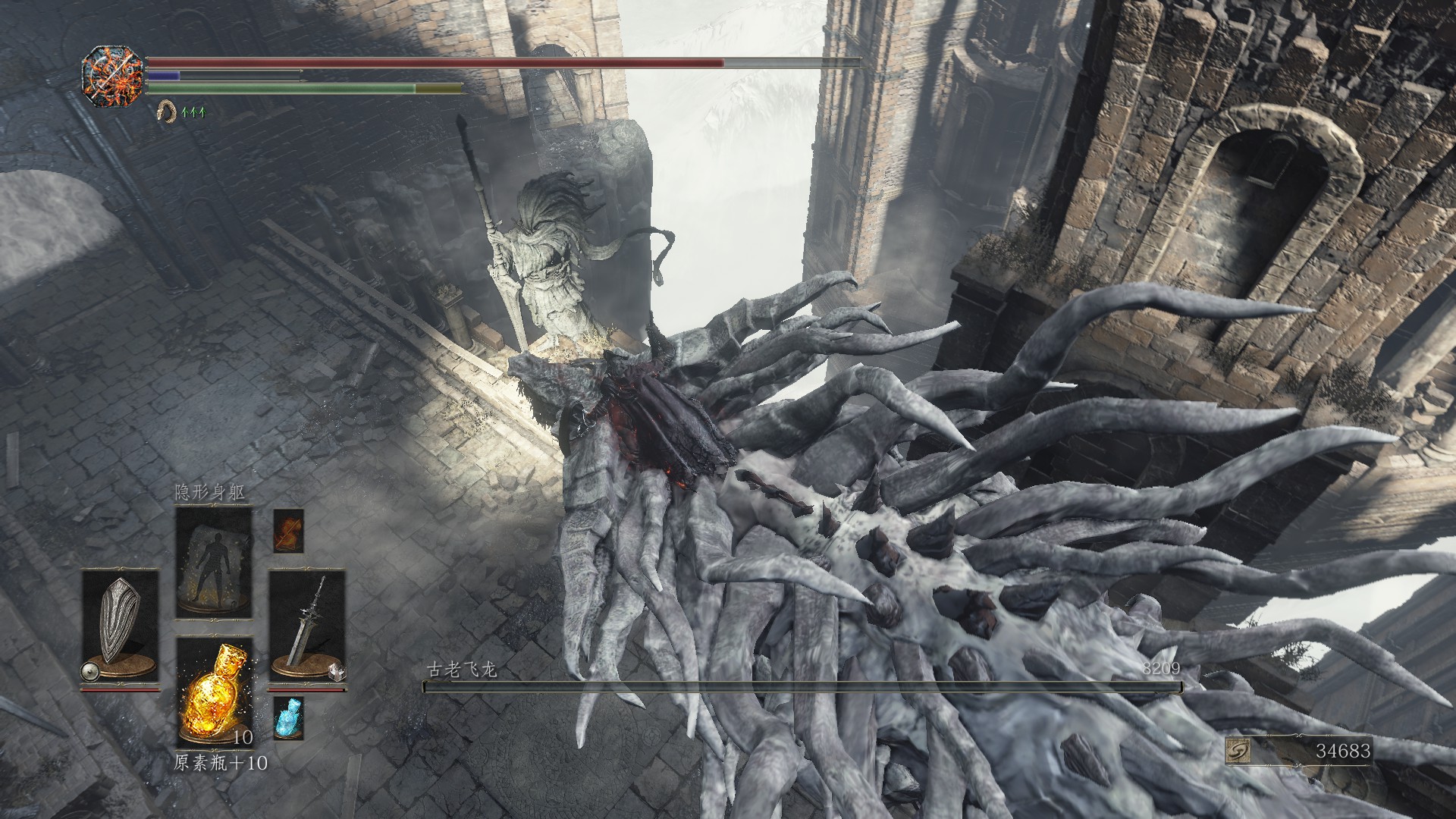Click the left-hand shield slot
The image size is (1456, 819).
click(120, 626)
